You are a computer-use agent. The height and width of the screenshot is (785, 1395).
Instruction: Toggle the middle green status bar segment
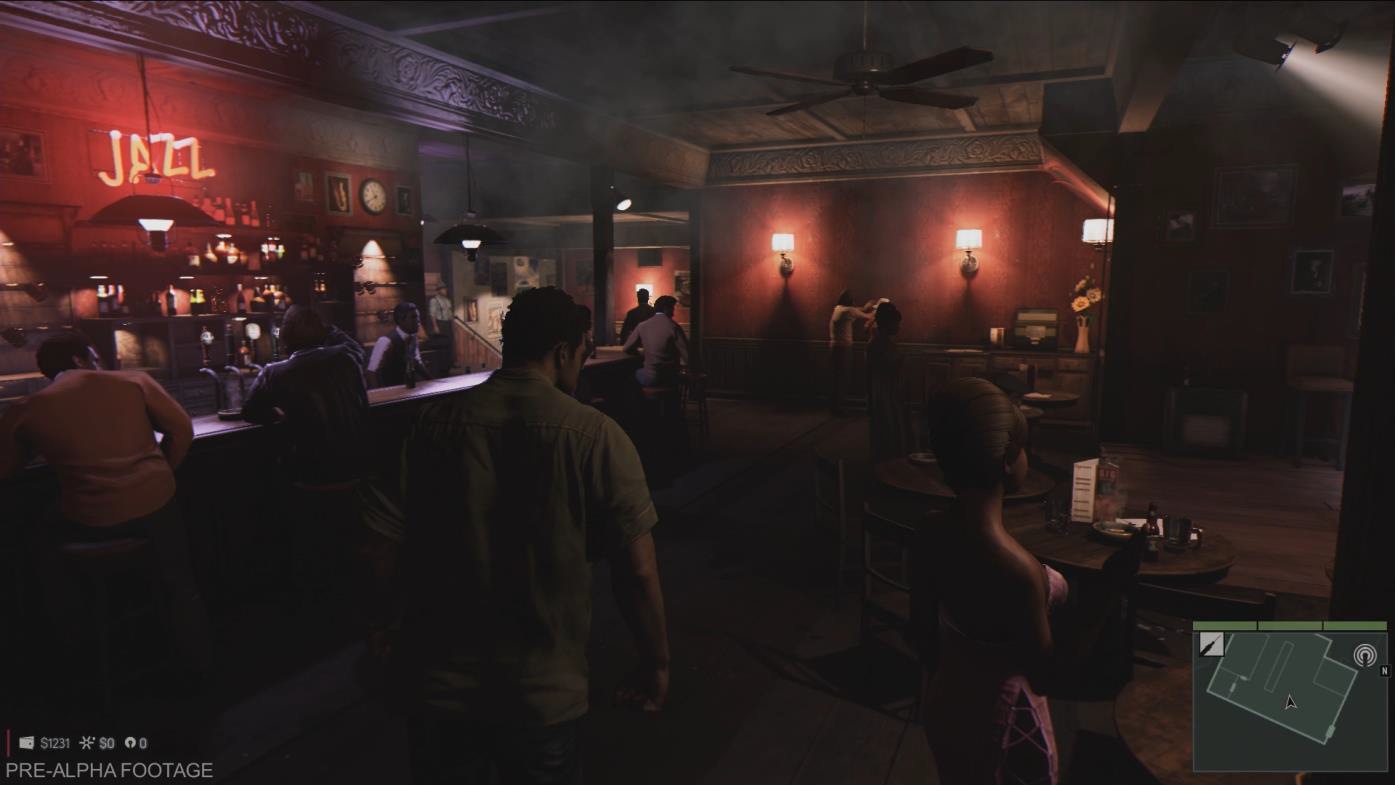(x=1291, y=624)
